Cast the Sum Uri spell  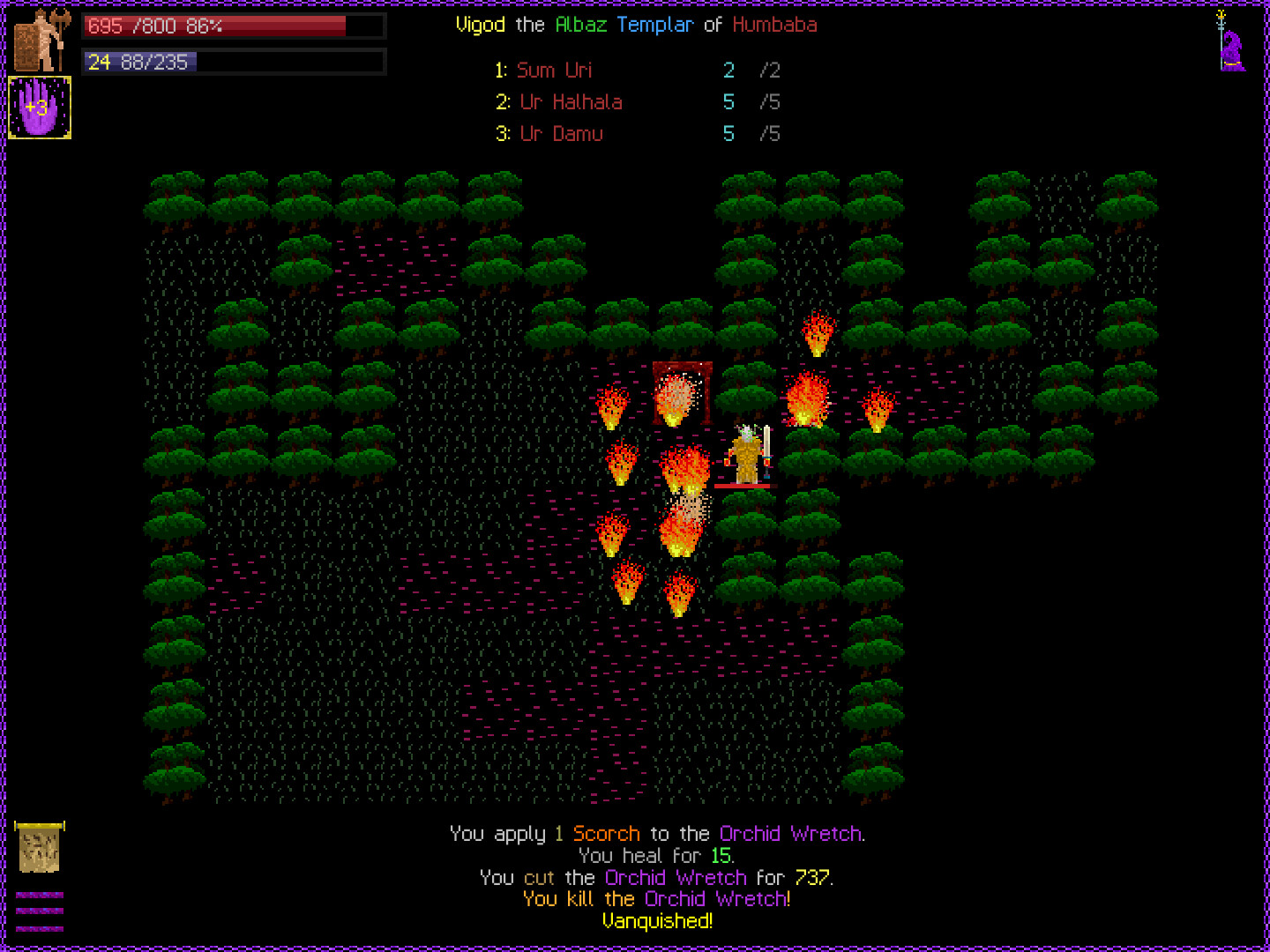point(555,71)
